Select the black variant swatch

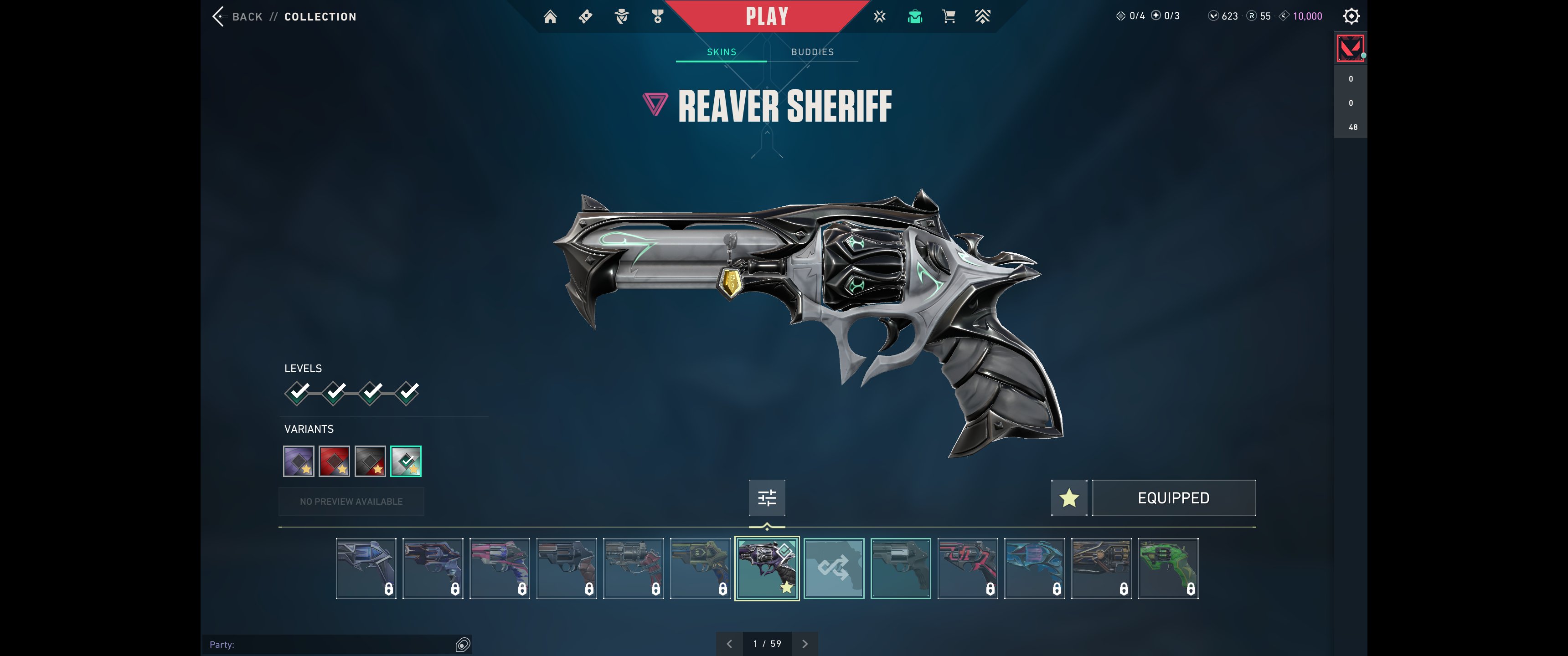[370, 461]
